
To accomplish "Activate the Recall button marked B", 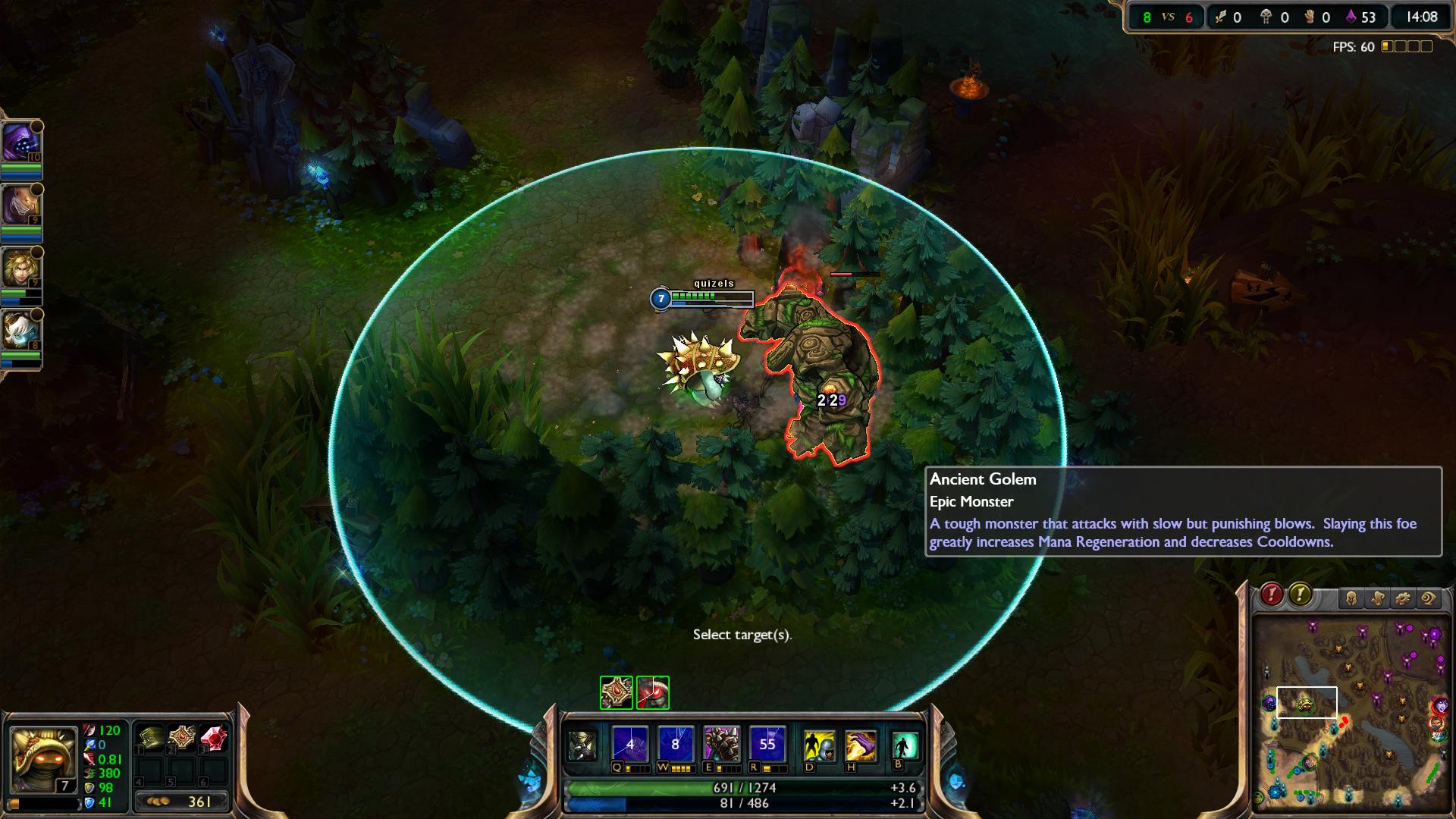I will 905,745.
